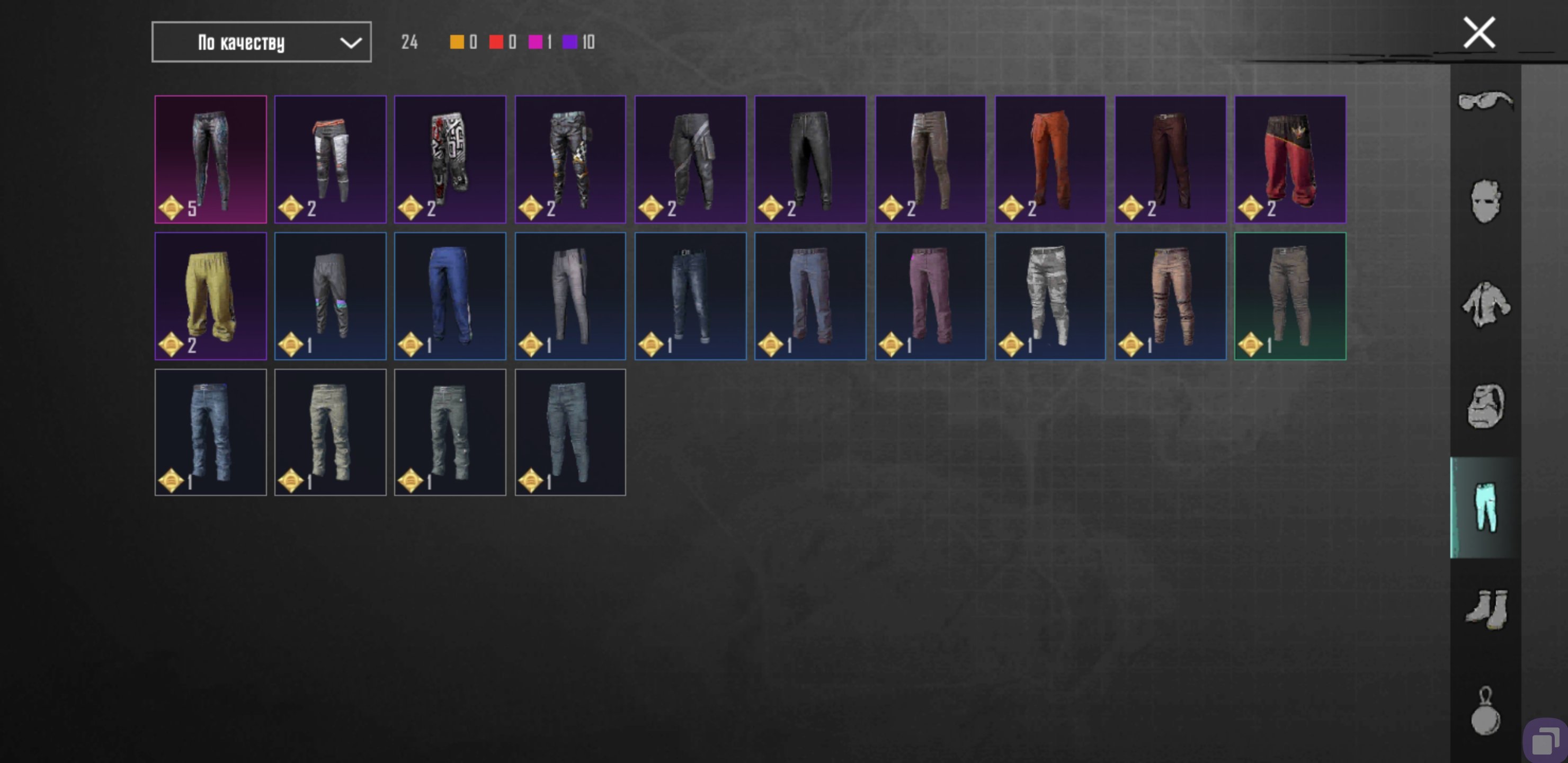Image resolution: width=1568 pixels, height=763 pixels.
Task: Pick the bright orange pants
Action: pyautogui.click(x=1050, y=159)
